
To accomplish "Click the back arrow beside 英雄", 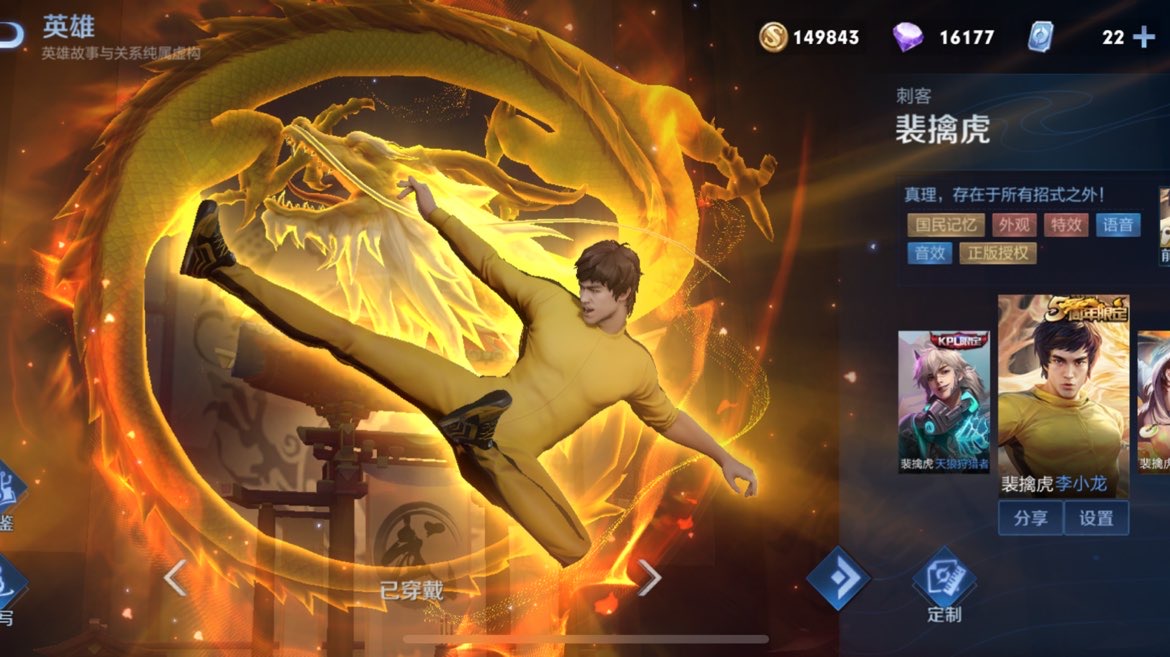I will [10, 30].
